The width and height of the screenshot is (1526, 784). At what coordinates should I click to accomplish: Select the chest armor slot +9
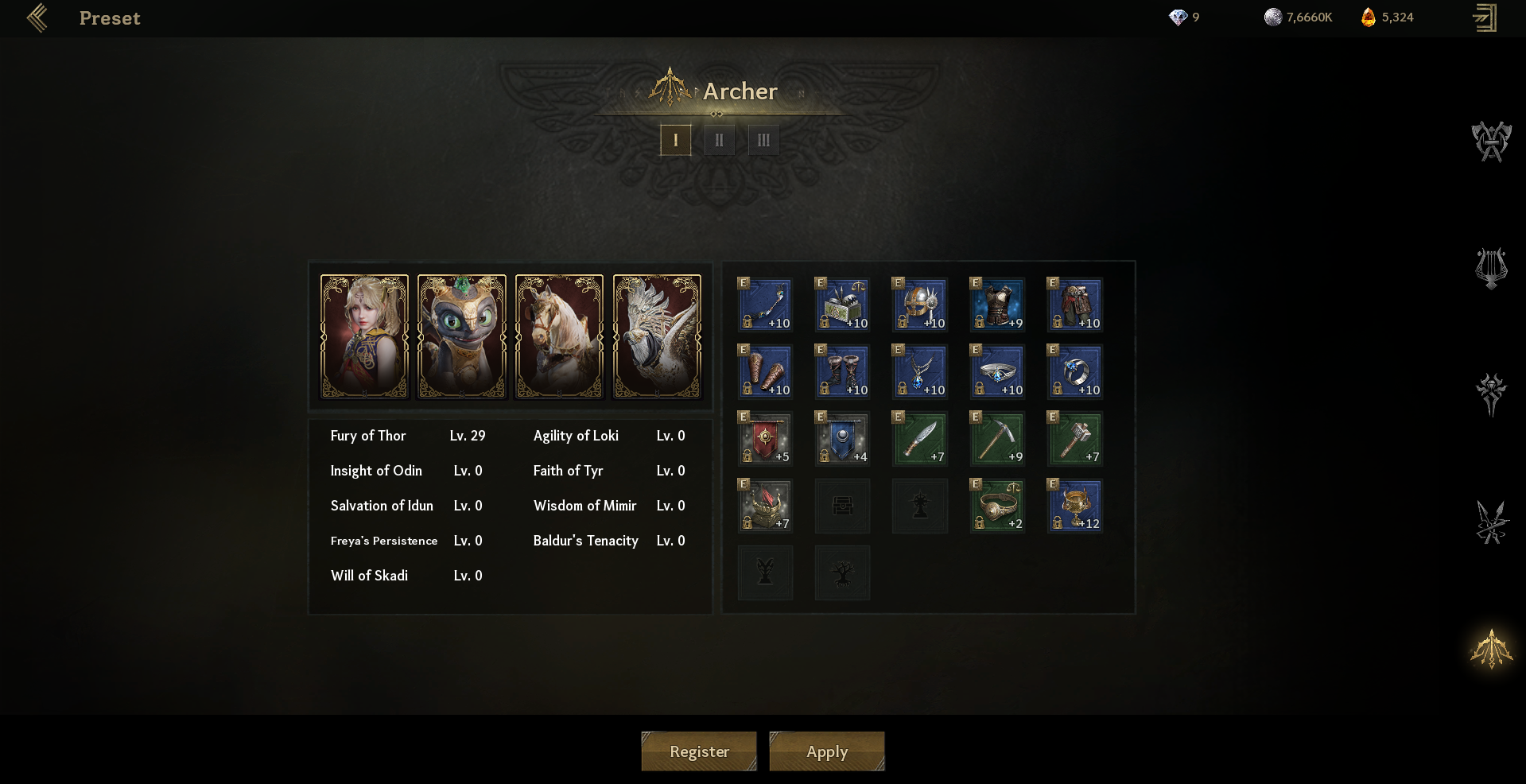997,305
